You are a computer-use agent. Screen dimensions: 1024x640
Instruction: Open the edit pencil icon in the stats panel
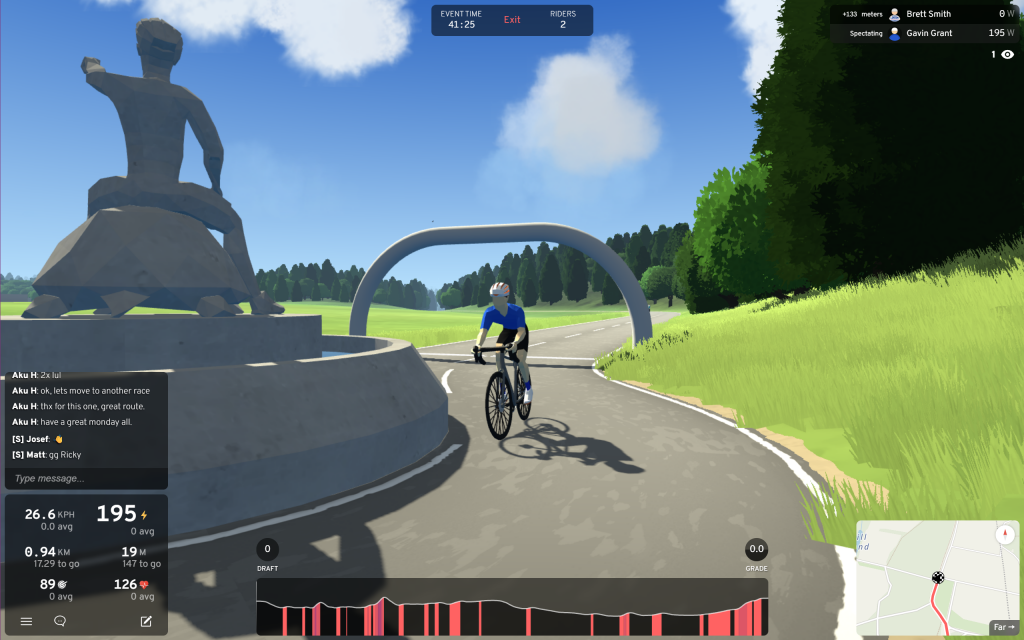click(146, 621)
